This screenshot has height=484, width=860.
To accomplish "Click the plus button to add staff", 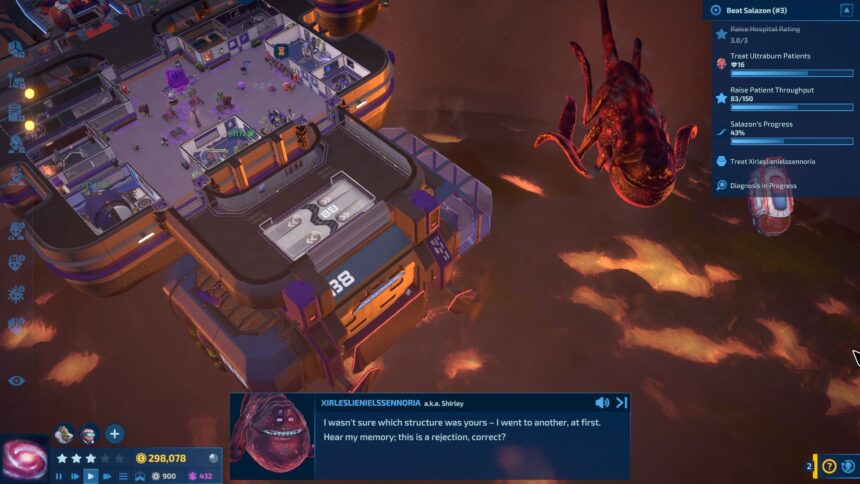I will point(114,434).
